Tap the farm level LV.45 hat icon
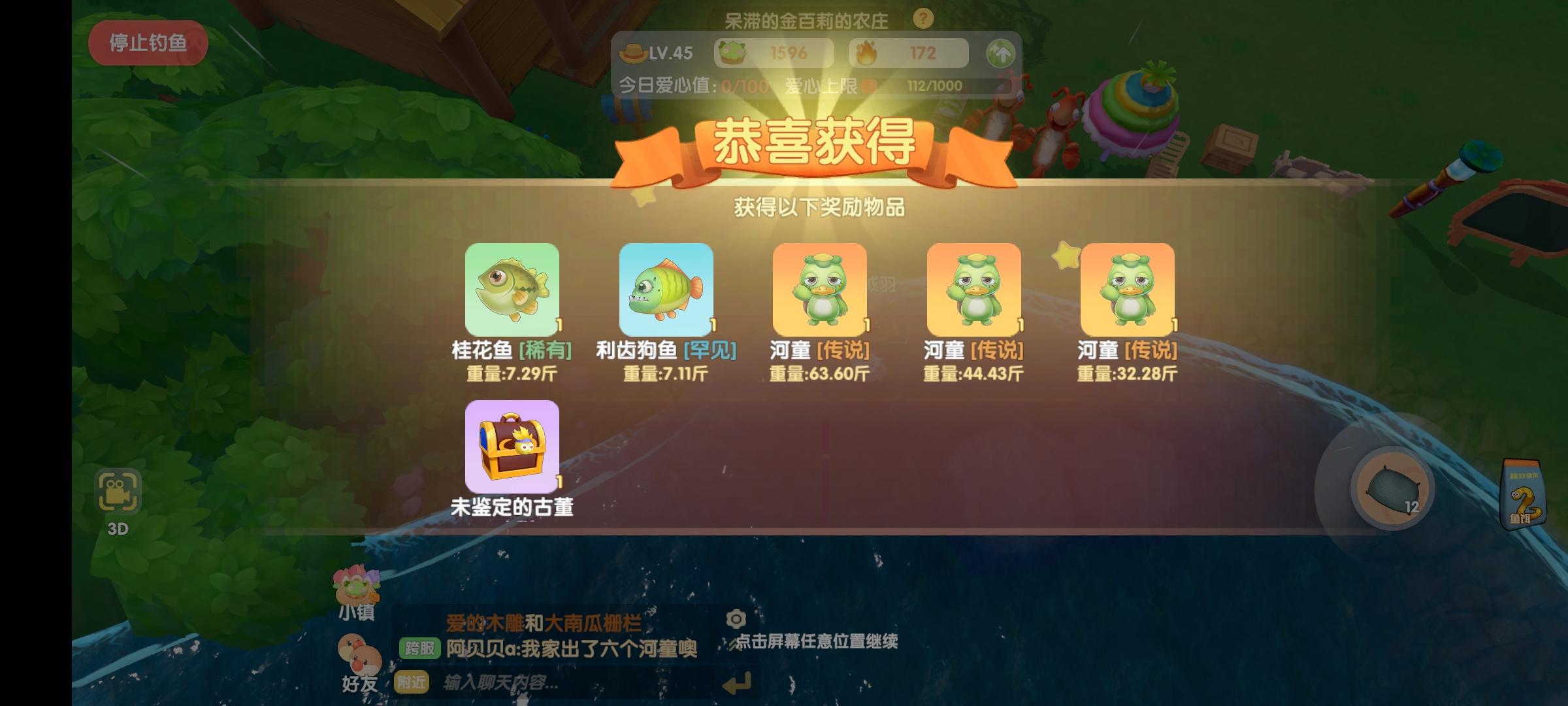Viewport: 1568px width, 706px height. 632,53
